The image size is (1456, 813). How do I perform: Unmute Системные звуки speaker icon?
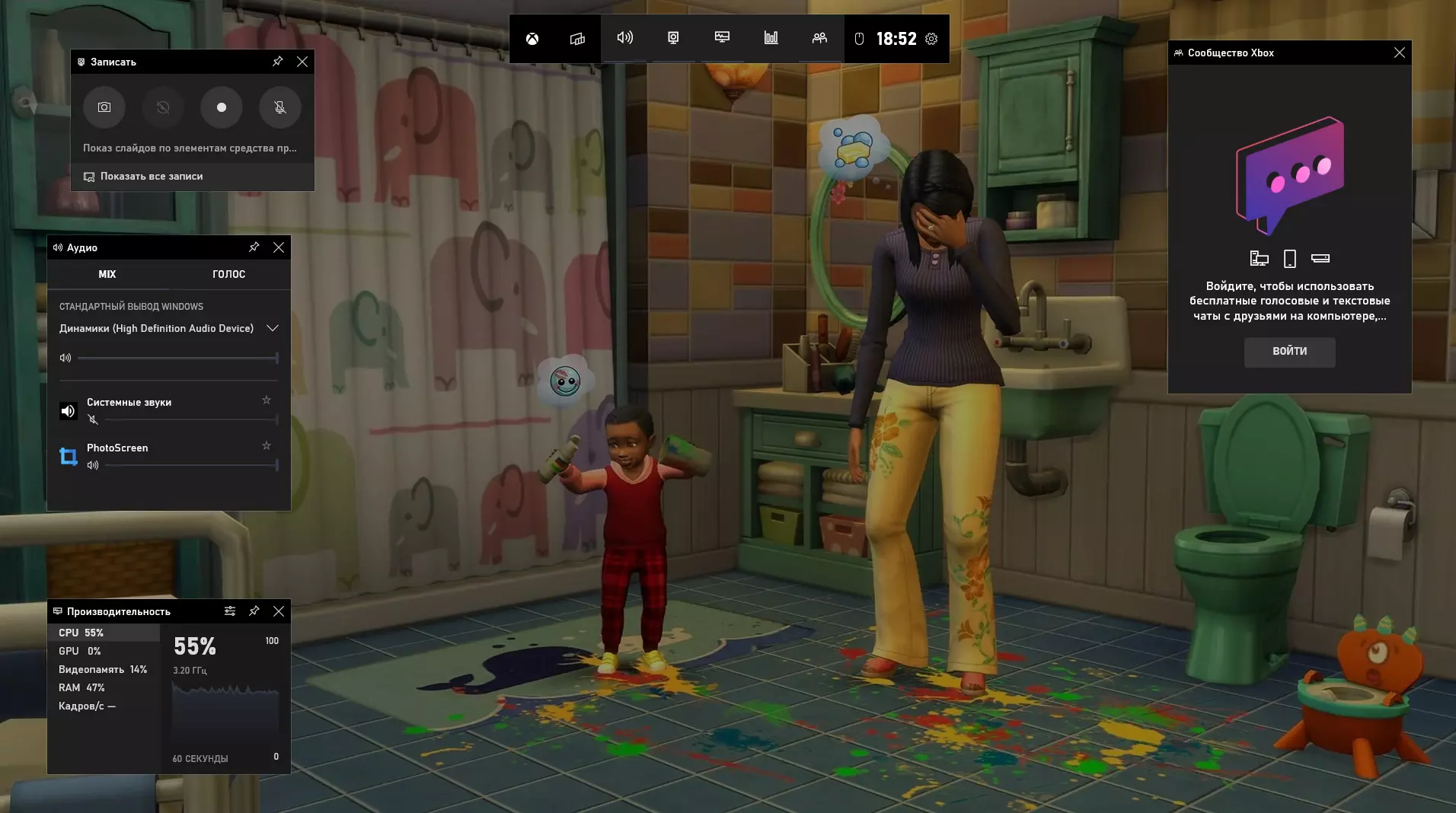point(93,419)
